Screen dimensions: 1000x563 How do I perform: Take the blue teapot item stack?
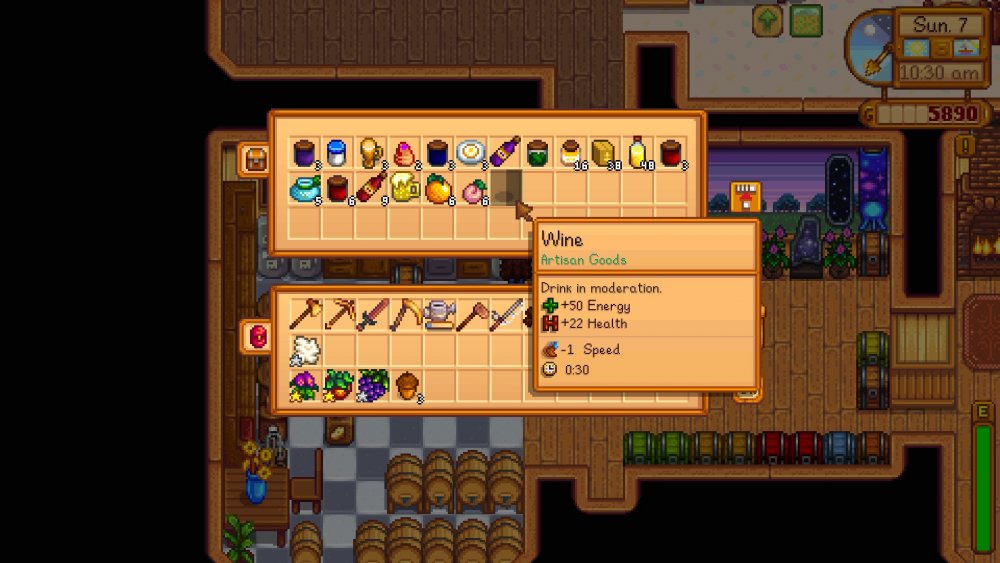click(x=304, y=187)
